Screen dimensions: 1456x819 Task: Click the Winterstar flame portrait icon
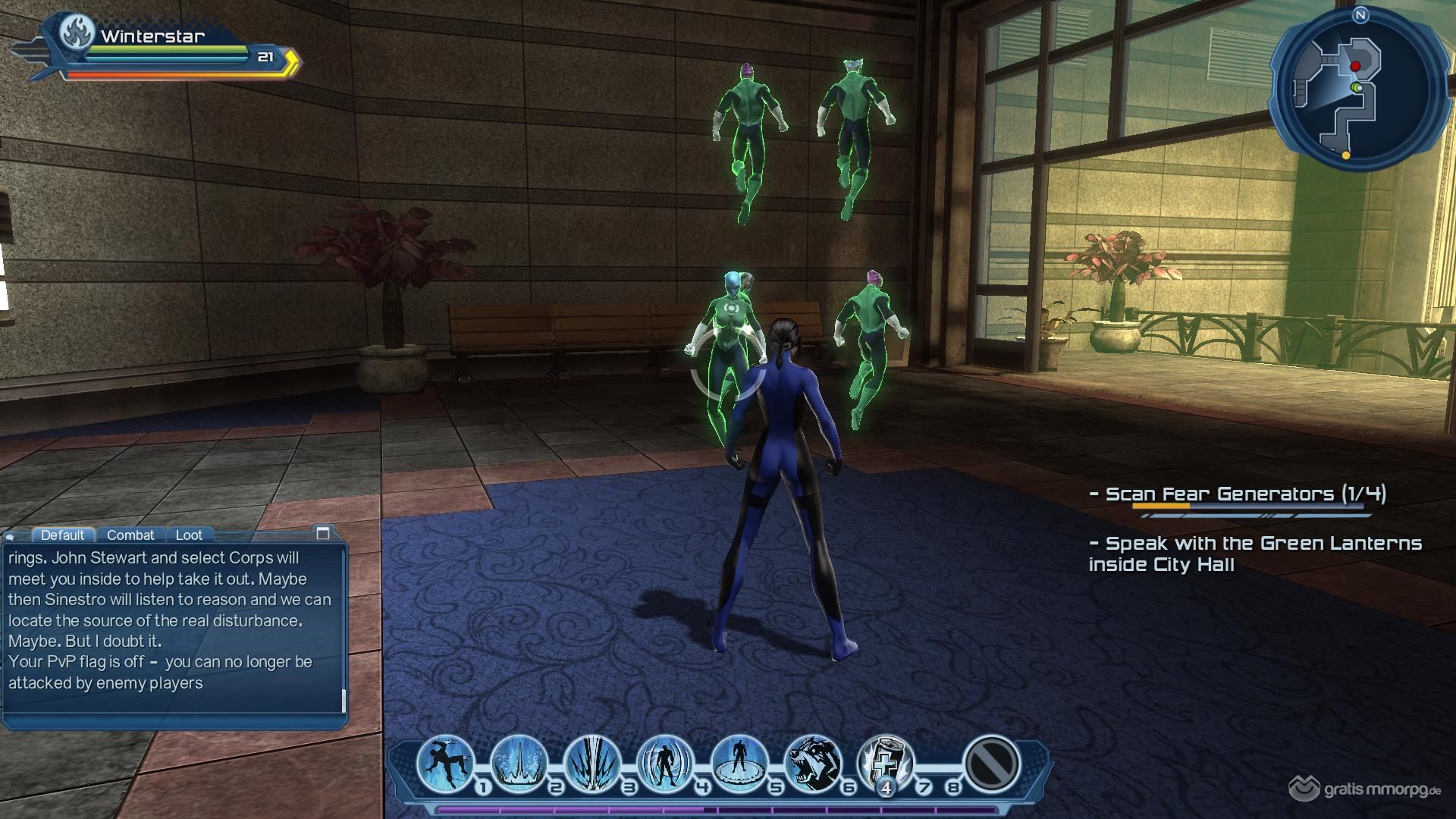[x=77, y=35]
